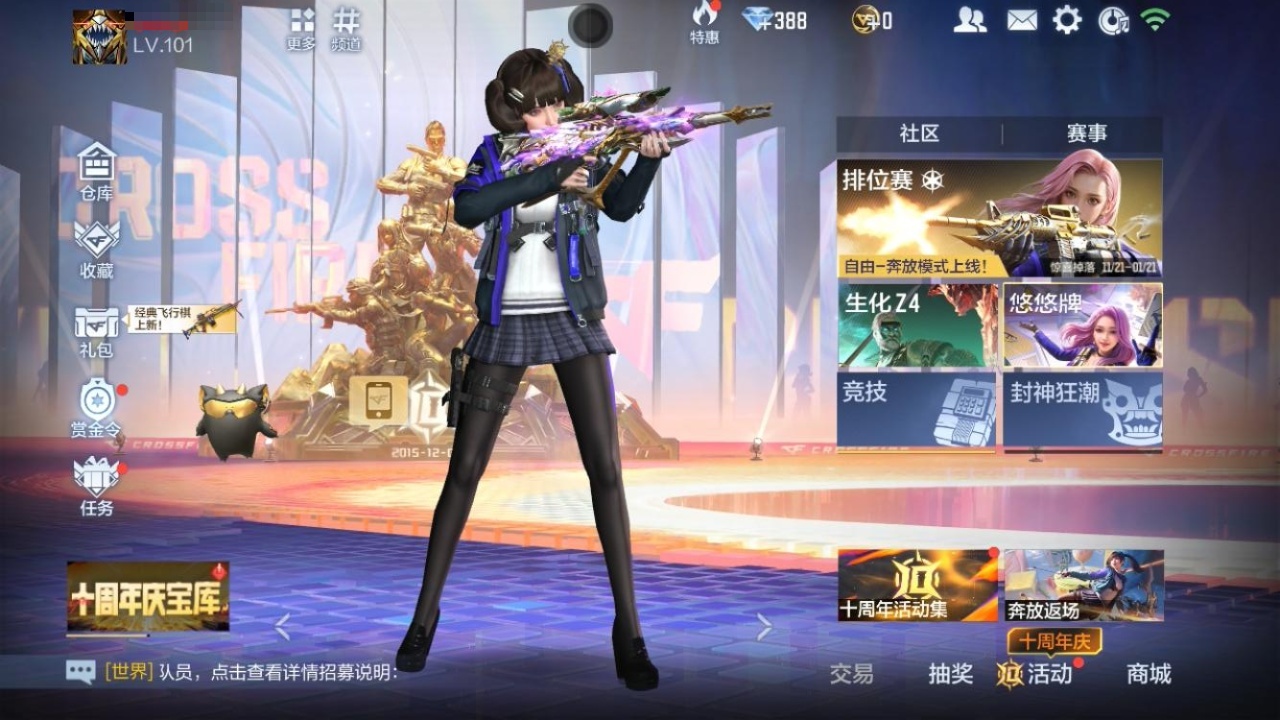Screen dimensions: 1280x720
Task: Open the 十周年庆宝库 anniversary treasury banner
Action: 148,596
